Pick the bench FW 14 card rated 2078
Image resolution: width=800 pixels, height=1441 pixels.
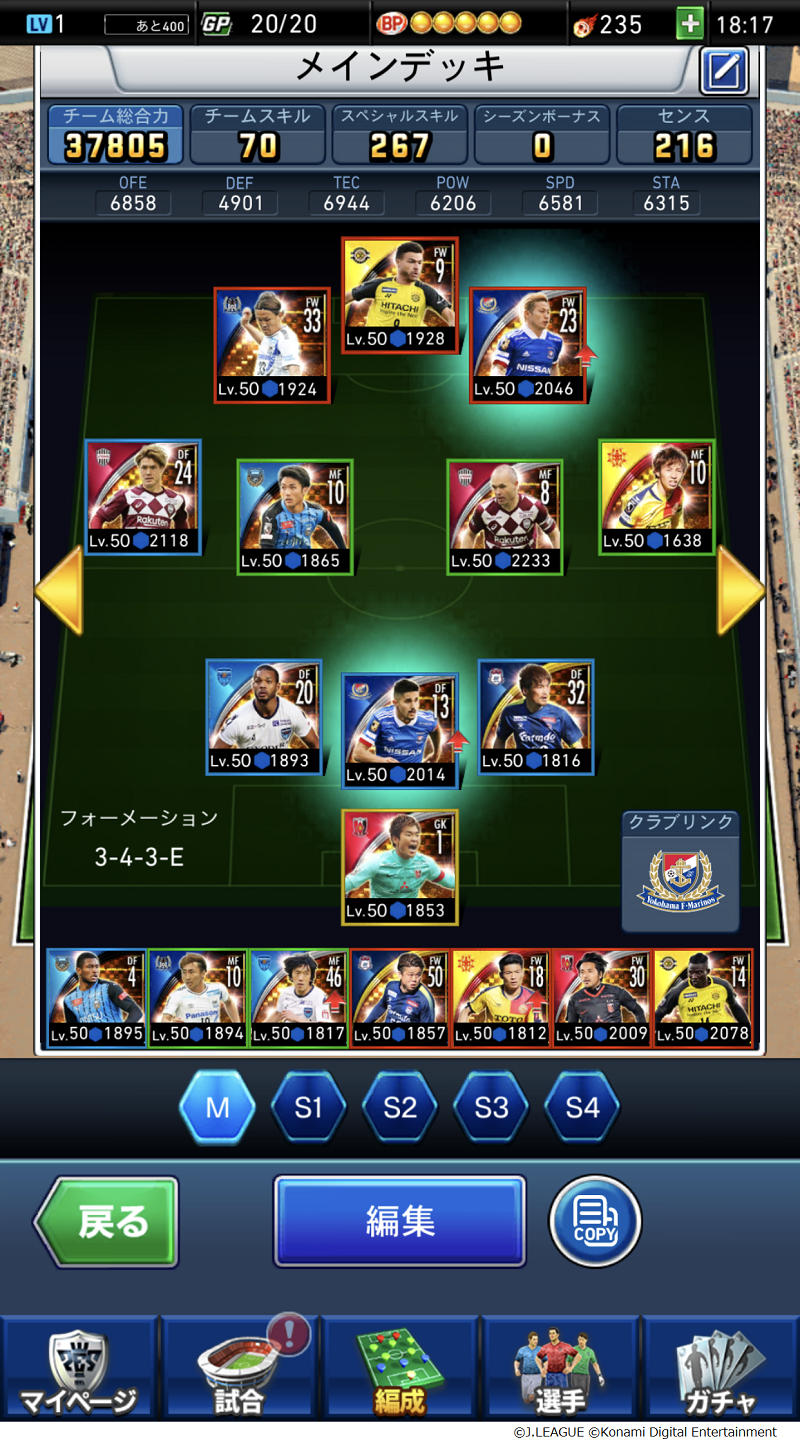(x=703, y=998)
